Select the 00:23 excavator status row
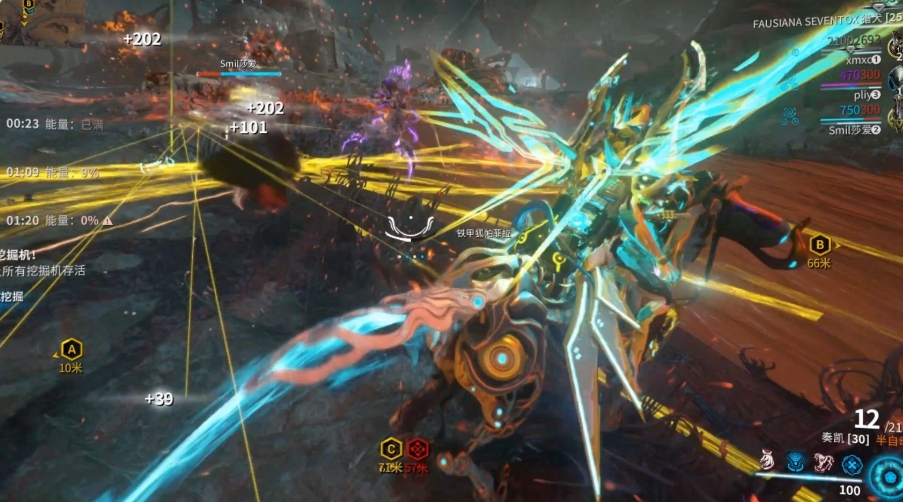903x502 pixels. 55,124
